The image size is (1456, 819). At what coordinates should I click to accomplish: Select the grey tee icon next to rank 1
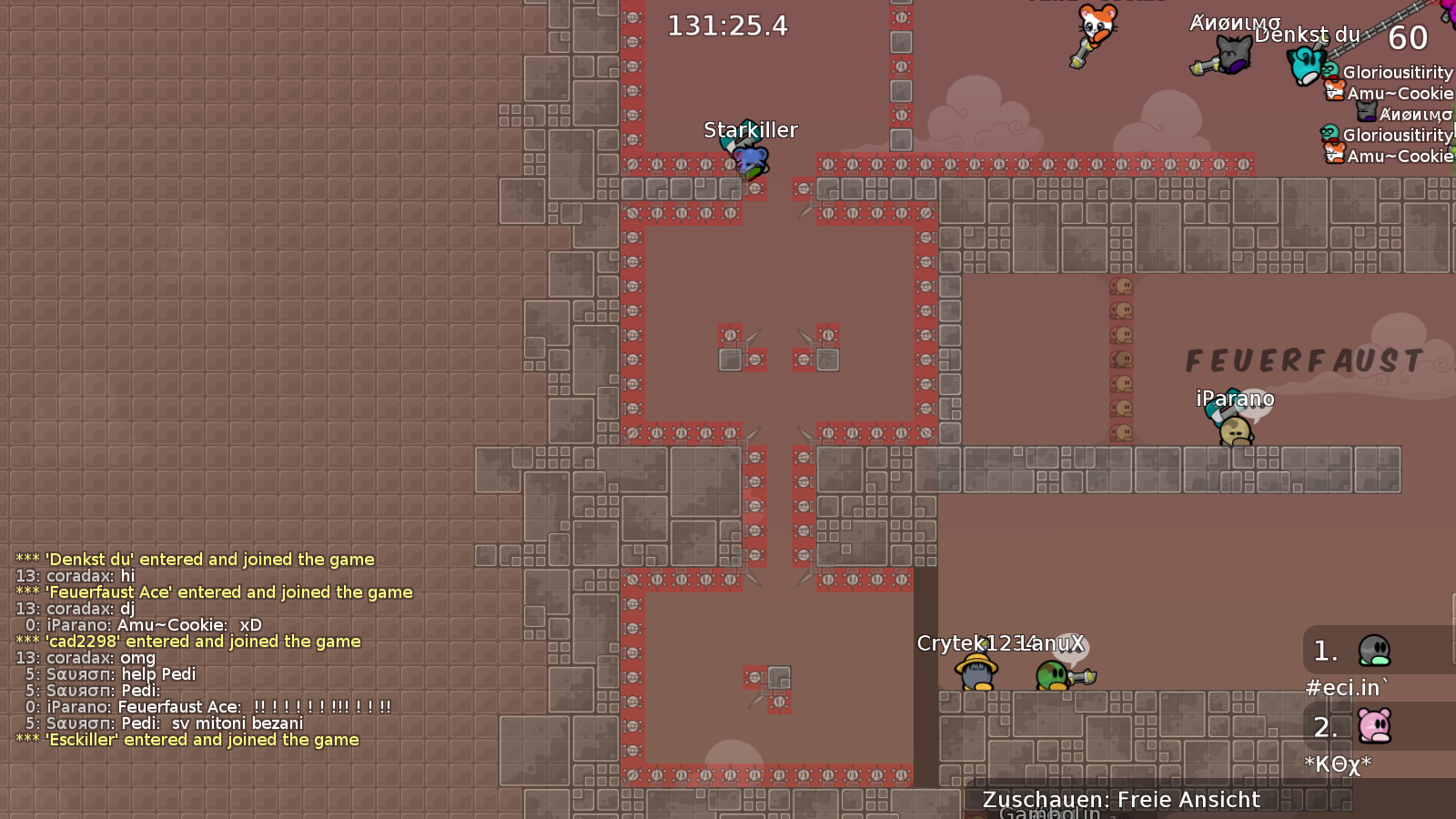click(1375, 651)
